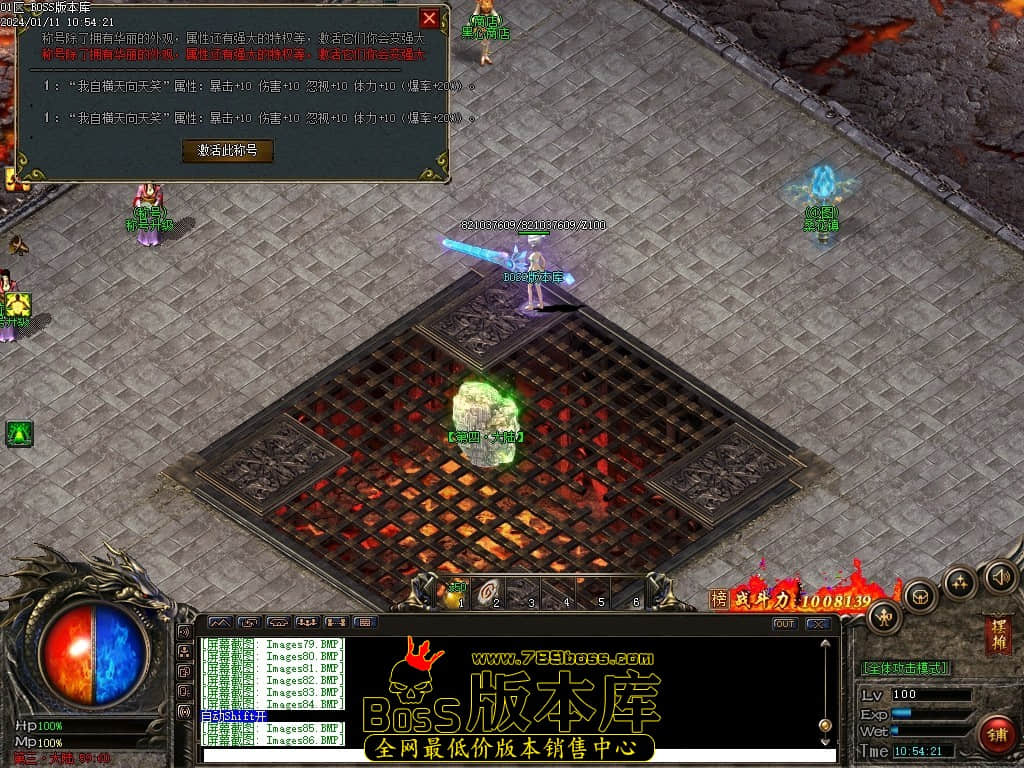Click the yellow winged figure icon
This screenshot has height=768, width=1024.
click(17, 304)
